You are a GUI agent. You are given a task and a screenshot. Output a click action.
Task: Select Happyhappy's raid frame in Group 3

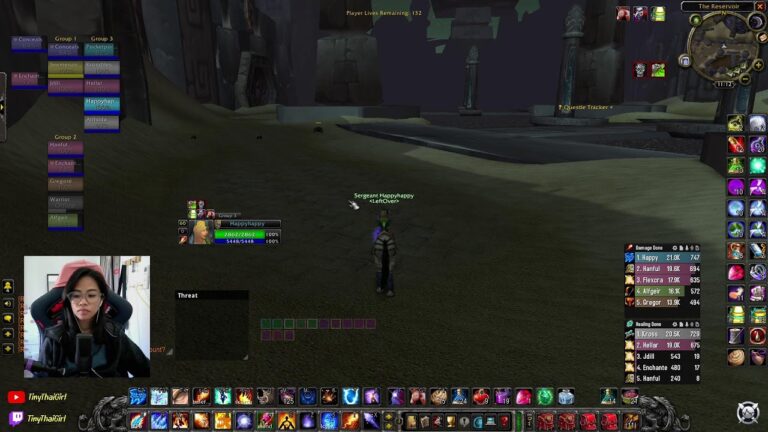click(x=101, y=104)
